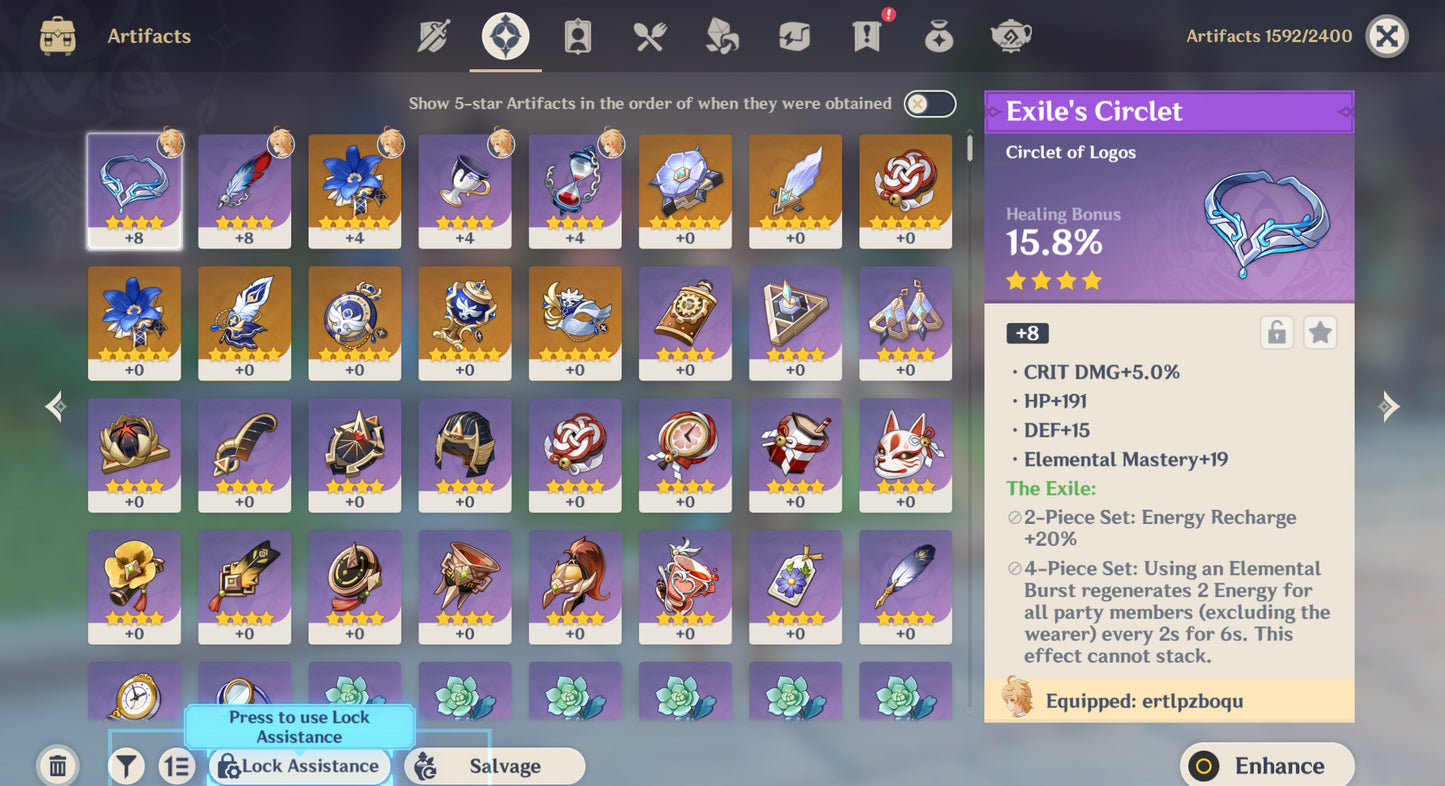Open the Character Development Items section
The height and width of the screenshot is (786, 1445).
pyautogui.click(x=577, y=33)
